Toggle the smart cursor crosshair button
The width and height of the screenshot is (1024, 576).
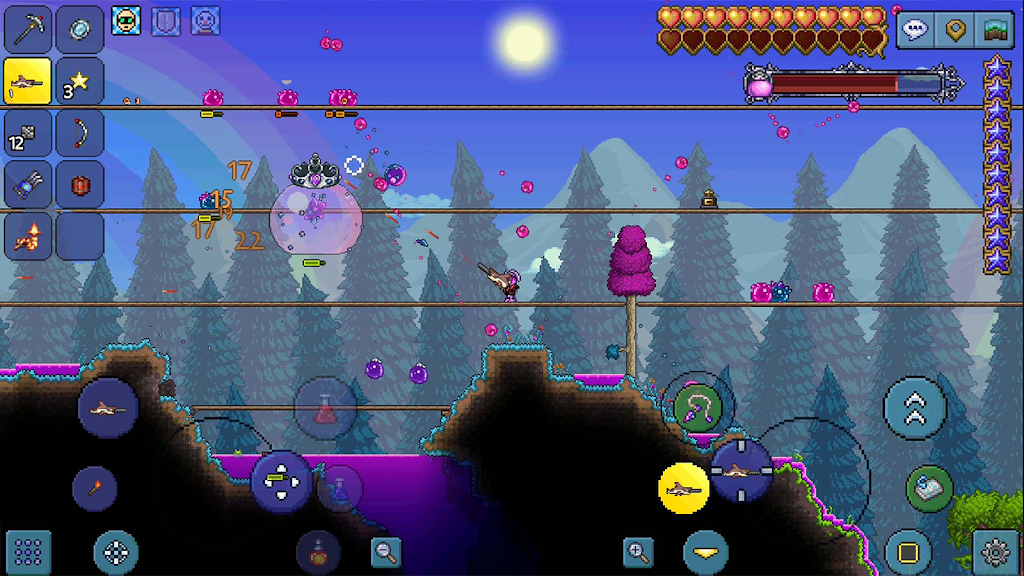pyautogui.click(x=116, y=551)
